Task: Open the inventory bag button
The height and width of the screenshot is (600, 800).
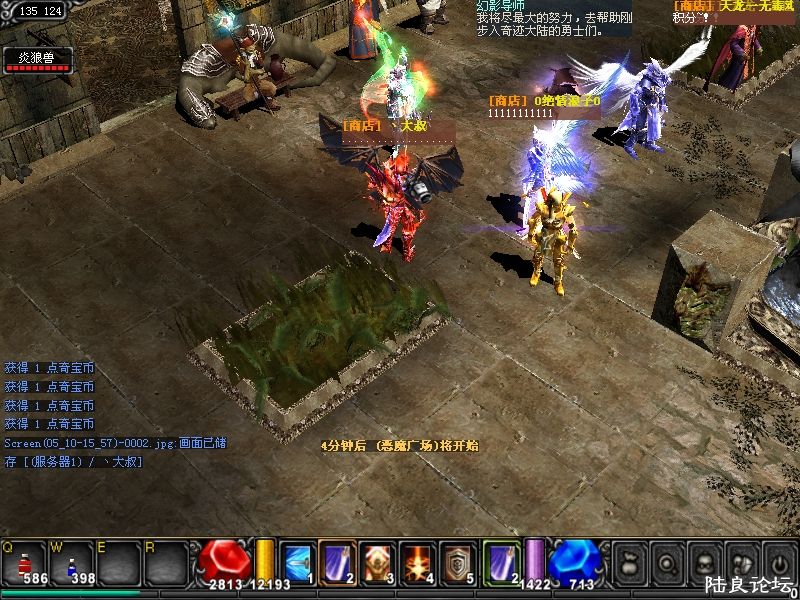Action: [630, 561]
